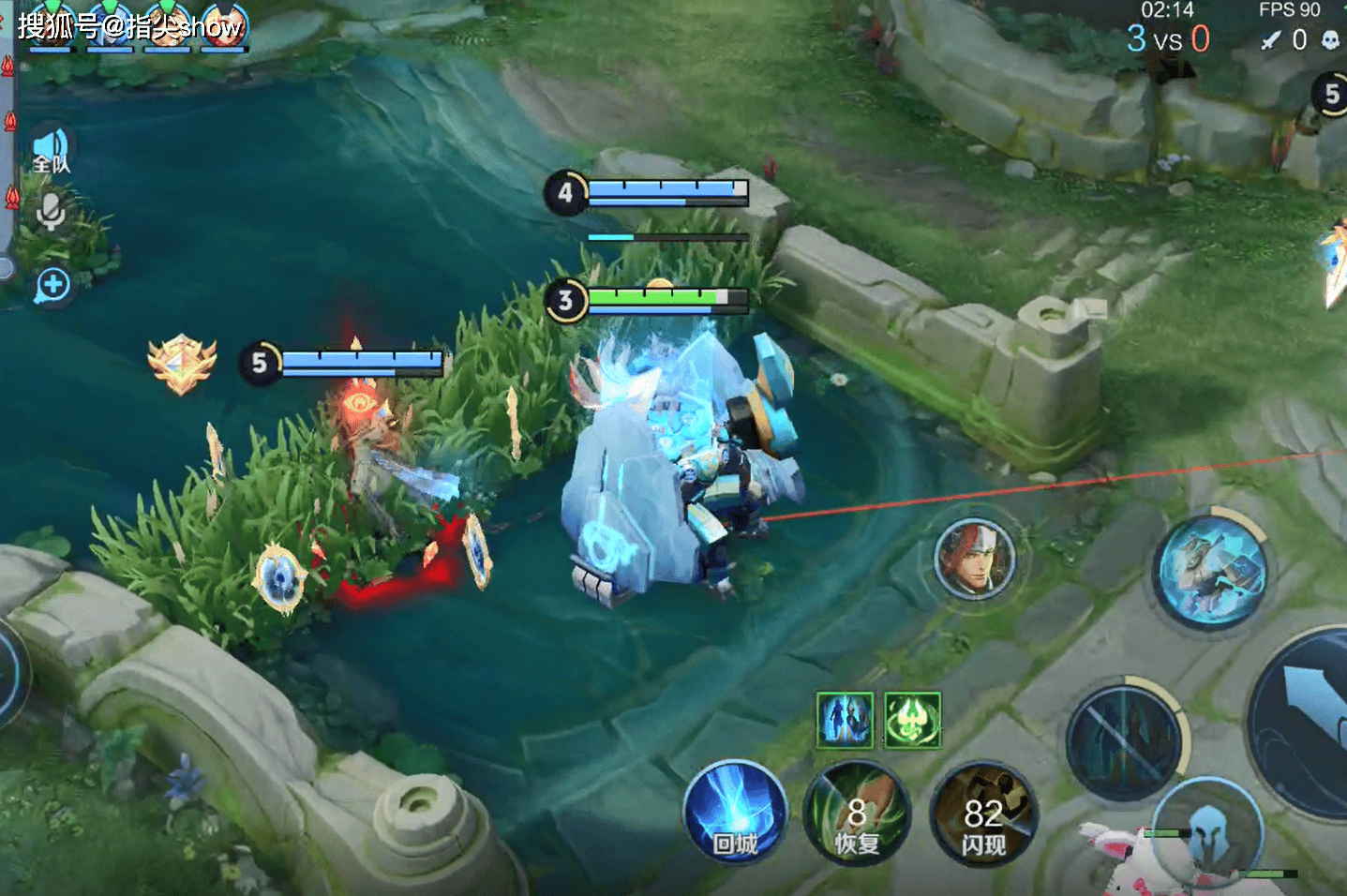Toggle the 全队 team speaker

tap(52, 150)
